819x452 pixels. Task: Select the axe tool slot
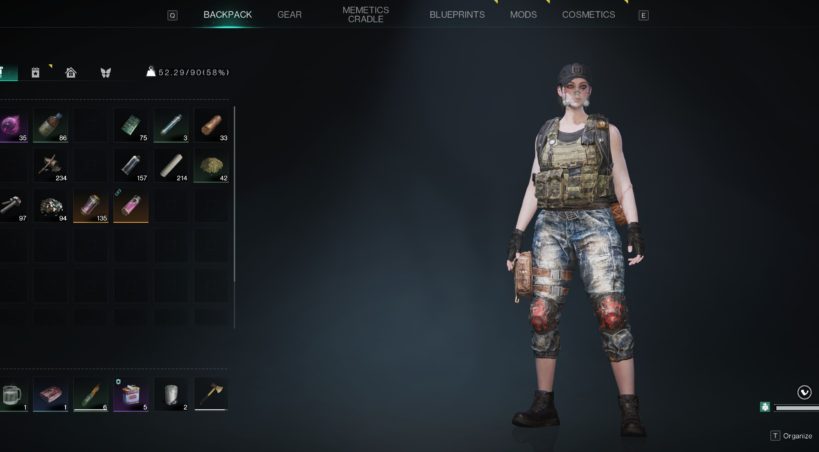coord(210,394)
